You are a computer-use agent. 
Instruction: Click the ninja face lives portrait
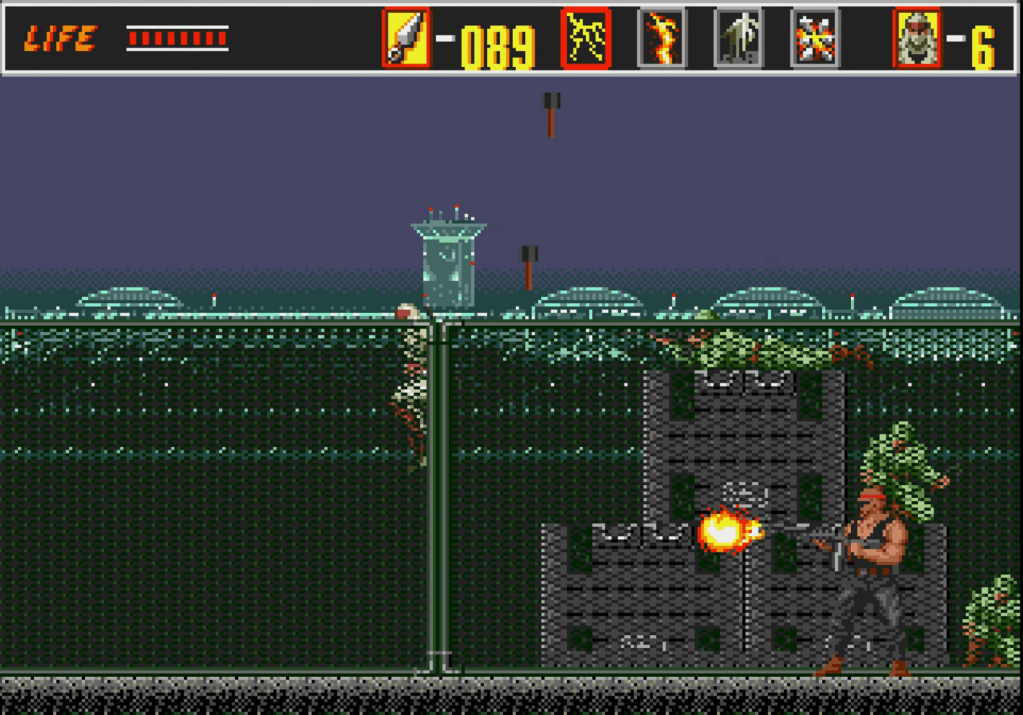[917, 38]
